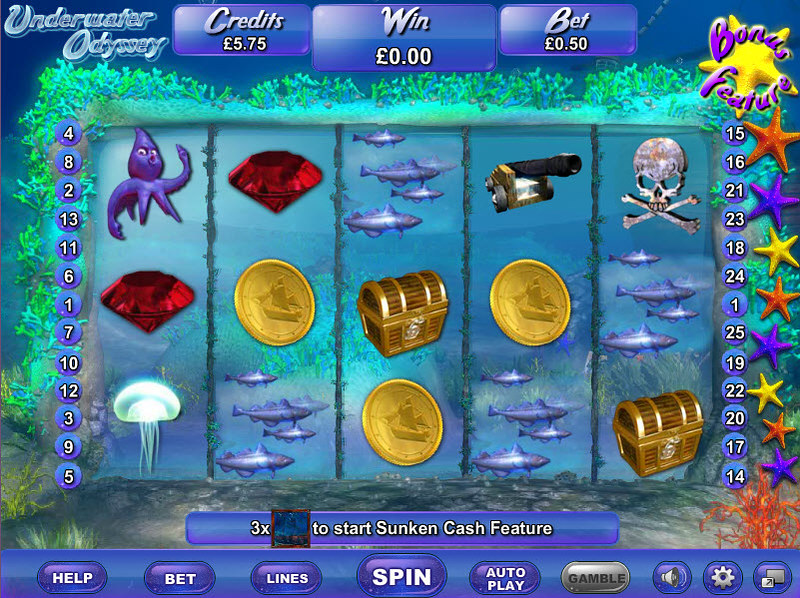Viewport: 800px width, 598px height.
Task: Activate payline 15 marker
Action: point(735,133)
